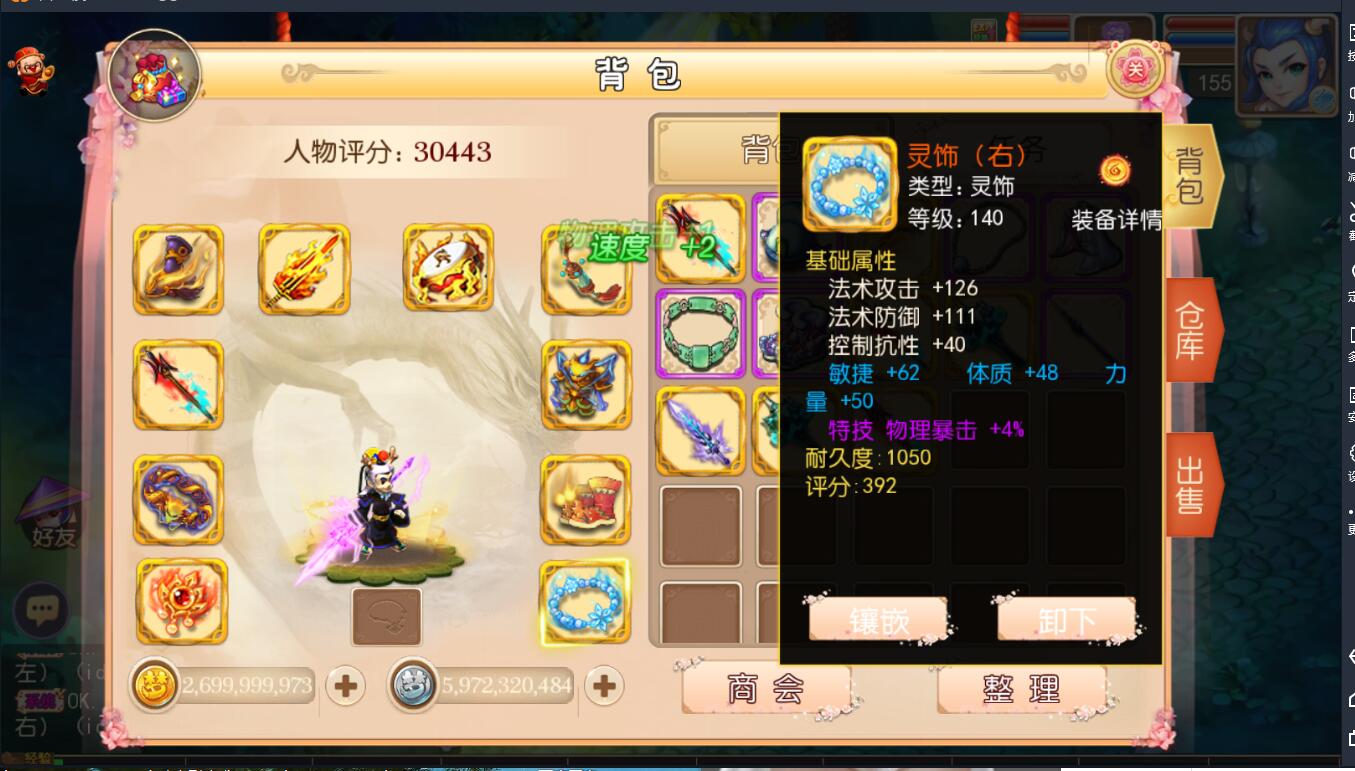Image resolution: width=1355 pixels, height=771 pixels.
Task: Select the green jade belt in the grid
Action: 701,333
